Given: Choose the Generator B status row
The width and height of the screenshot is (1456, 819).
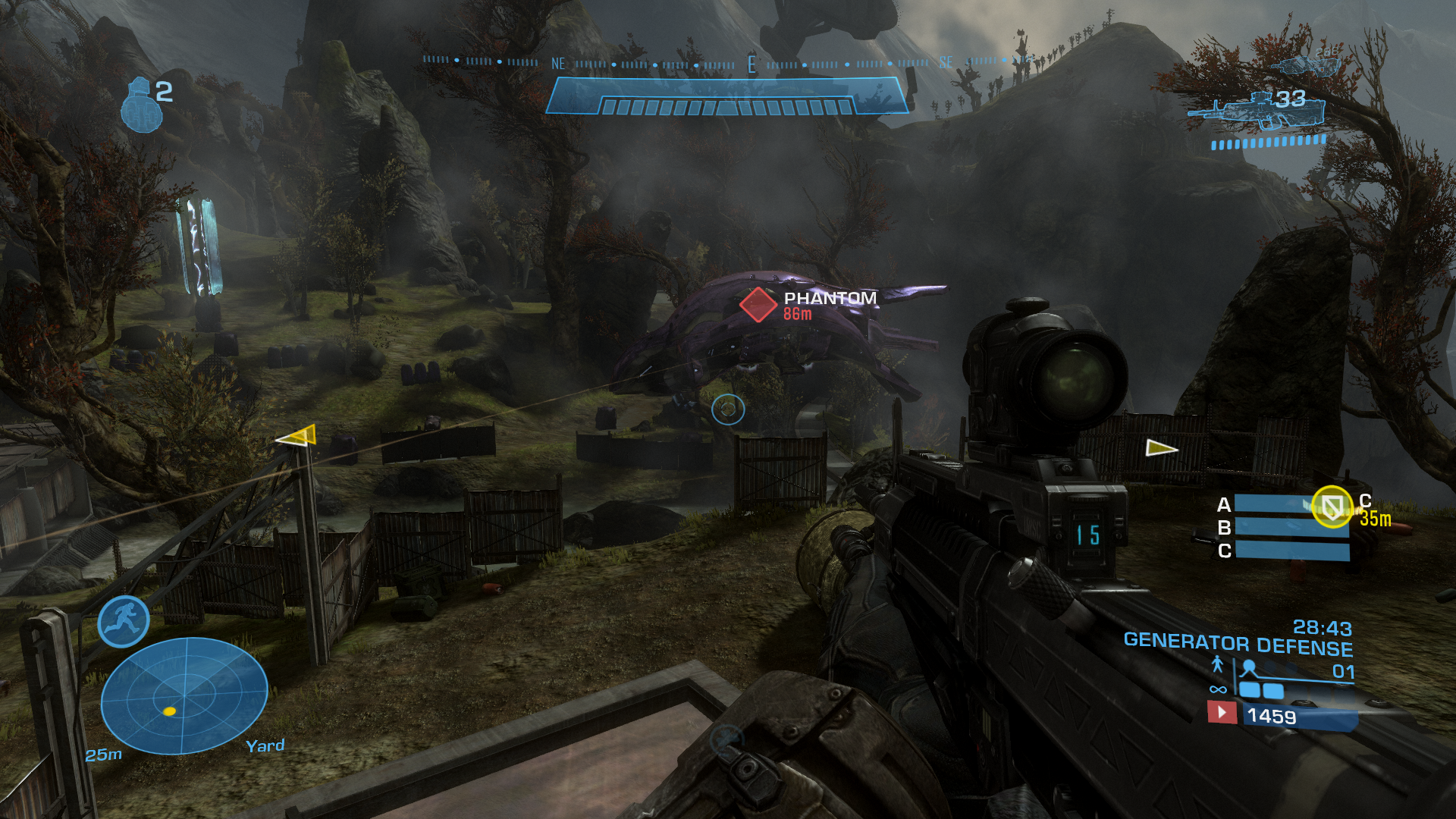Looking at the screenshot, I should 1291,528.
